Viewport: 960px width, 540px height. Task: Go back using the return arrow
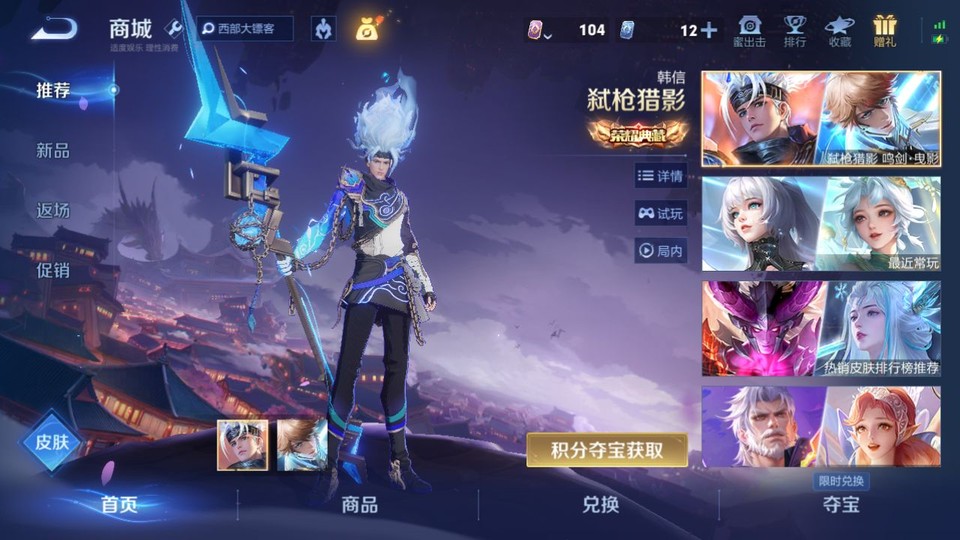[53, 29]
